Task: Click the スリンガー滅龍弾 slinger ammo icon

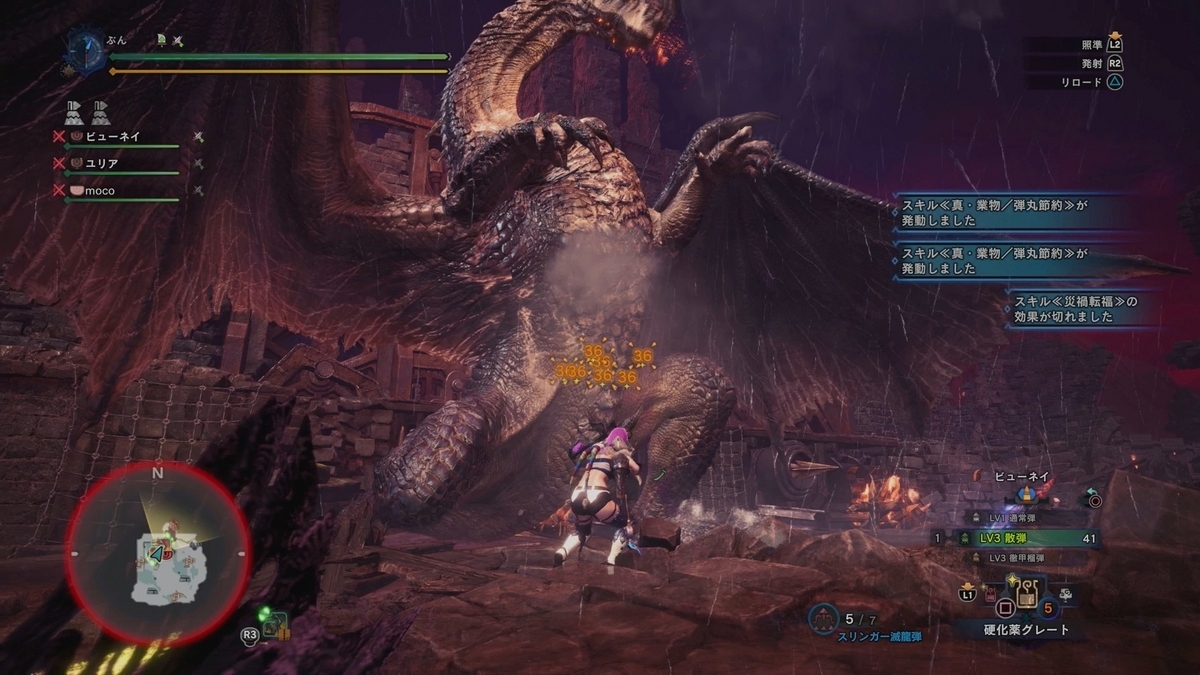Action: 823,620
